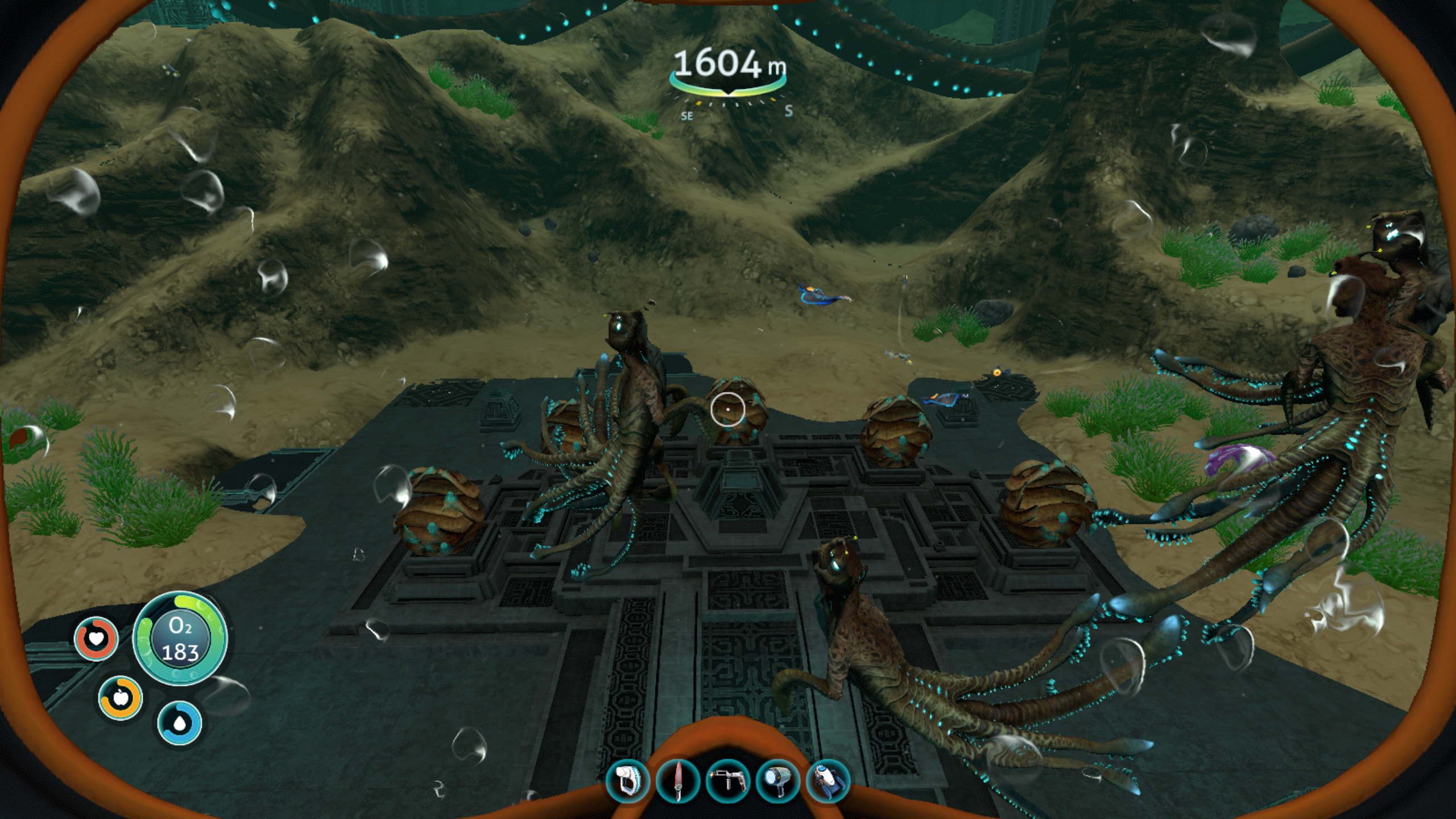Equip the Seaglide from the quick slots
Viewport: 1456px width, 819px height.
pos(828,780)
